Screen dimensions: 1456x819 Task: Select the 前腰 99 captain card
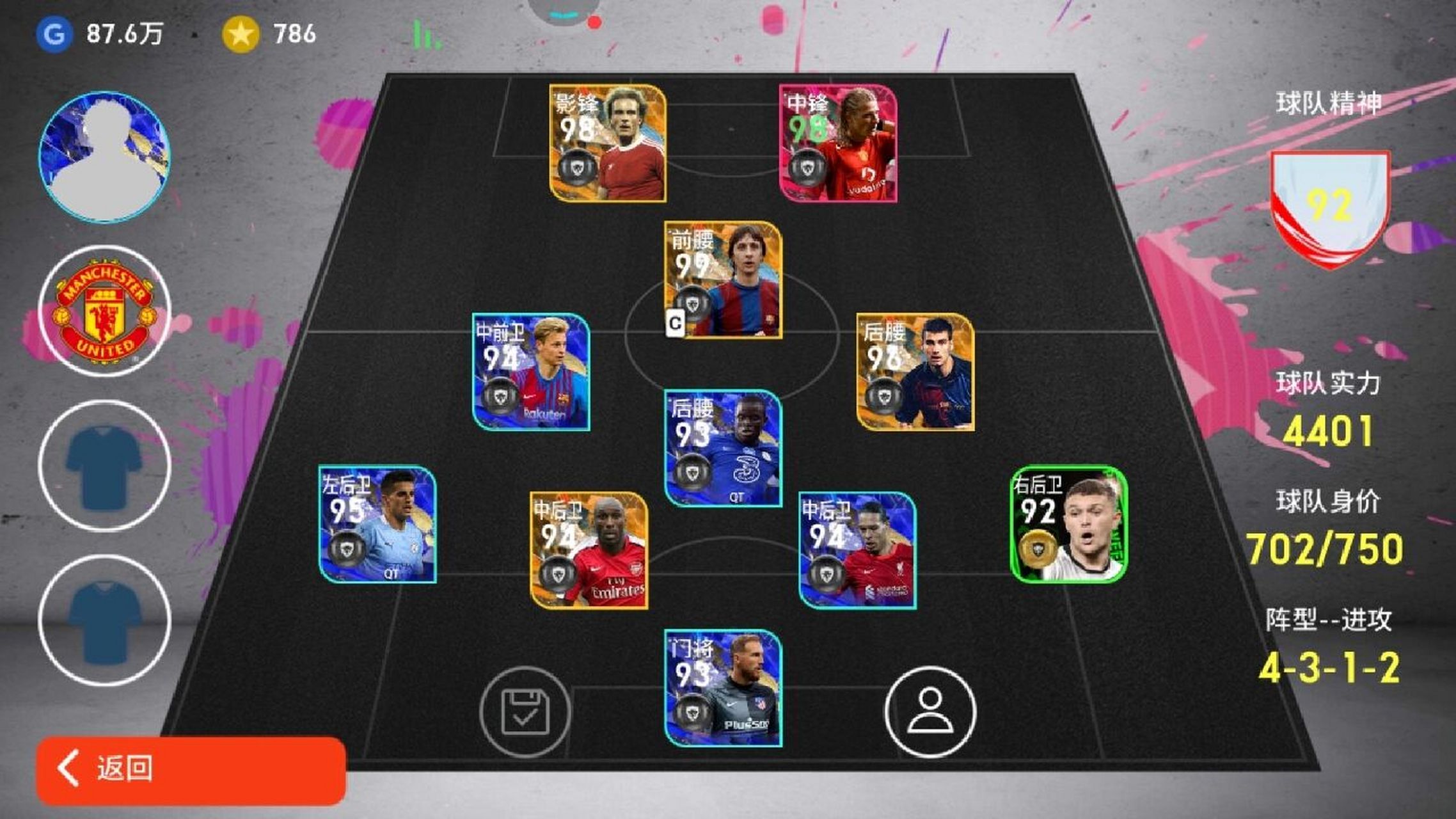[x=723, y=280]
